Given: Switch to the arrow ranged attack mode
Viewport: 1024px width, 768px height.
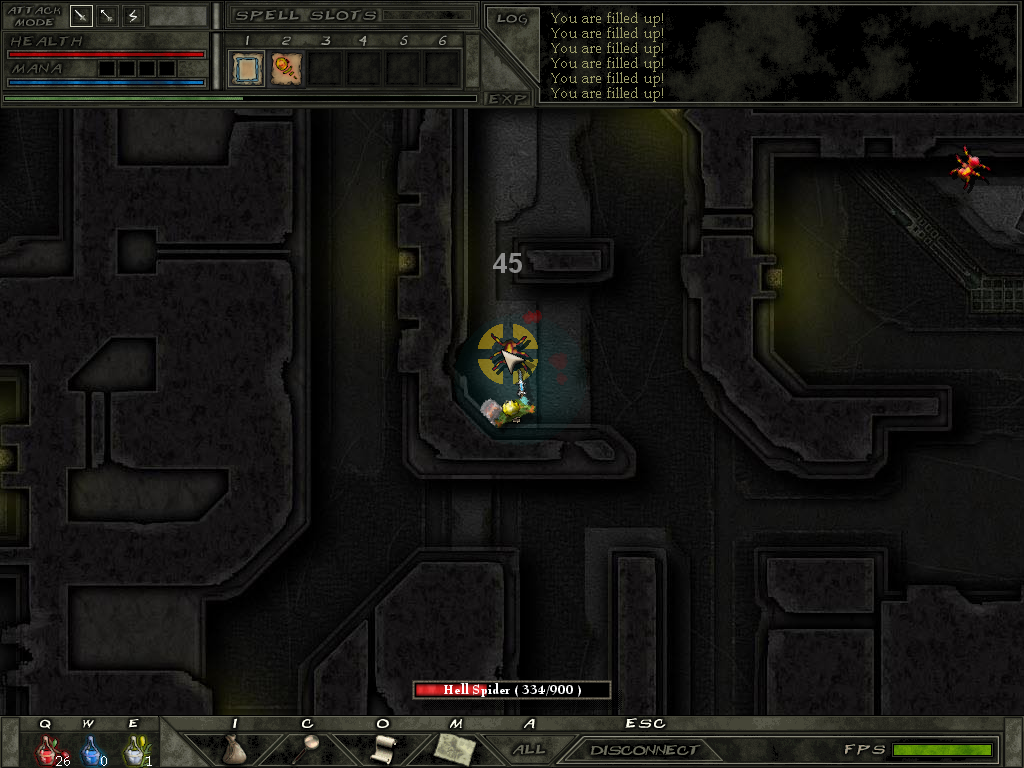Looking at the screenshot, I should [107, 16].
